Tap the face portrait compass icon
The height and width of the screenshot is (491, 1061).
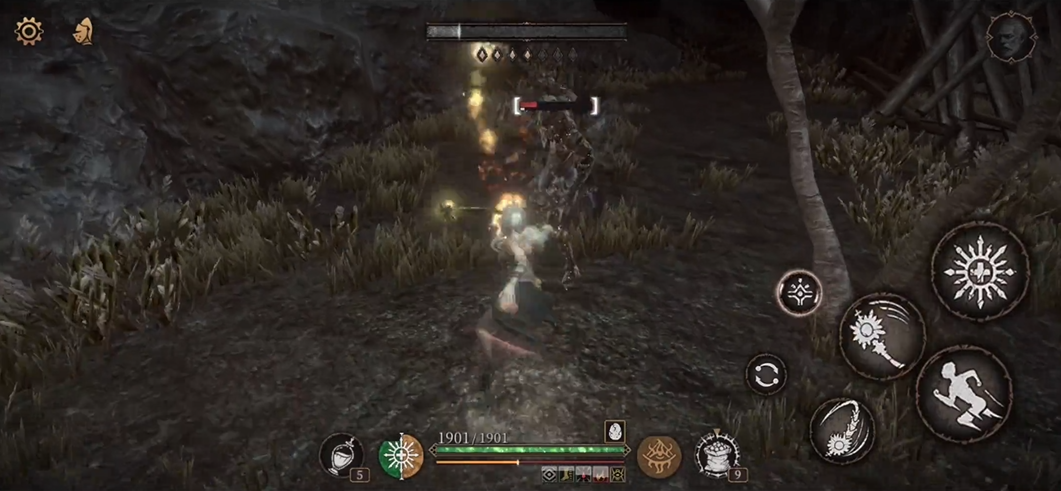1005,37
